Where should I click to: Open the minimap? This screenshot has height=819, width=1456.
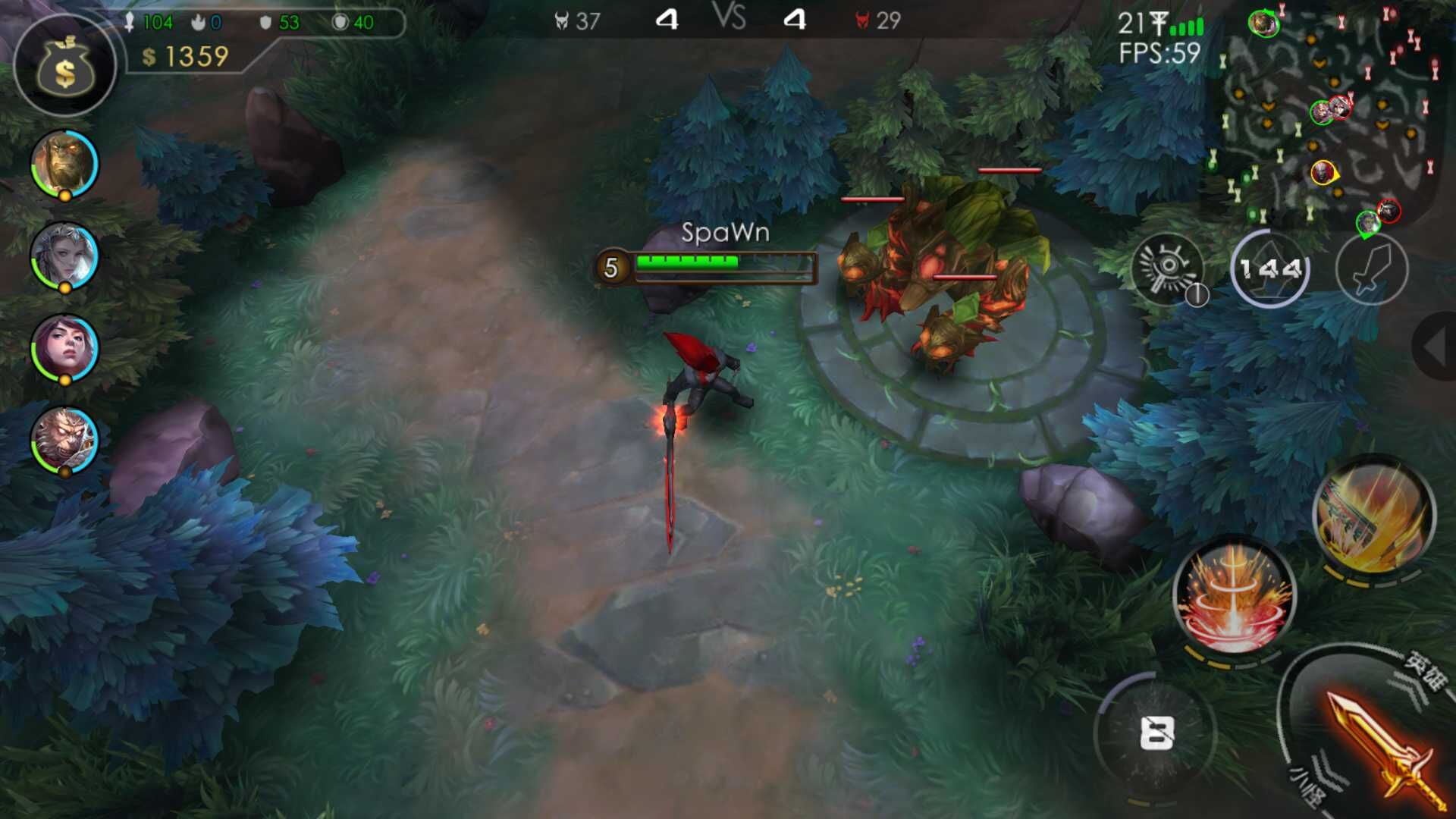point(1327,114)
